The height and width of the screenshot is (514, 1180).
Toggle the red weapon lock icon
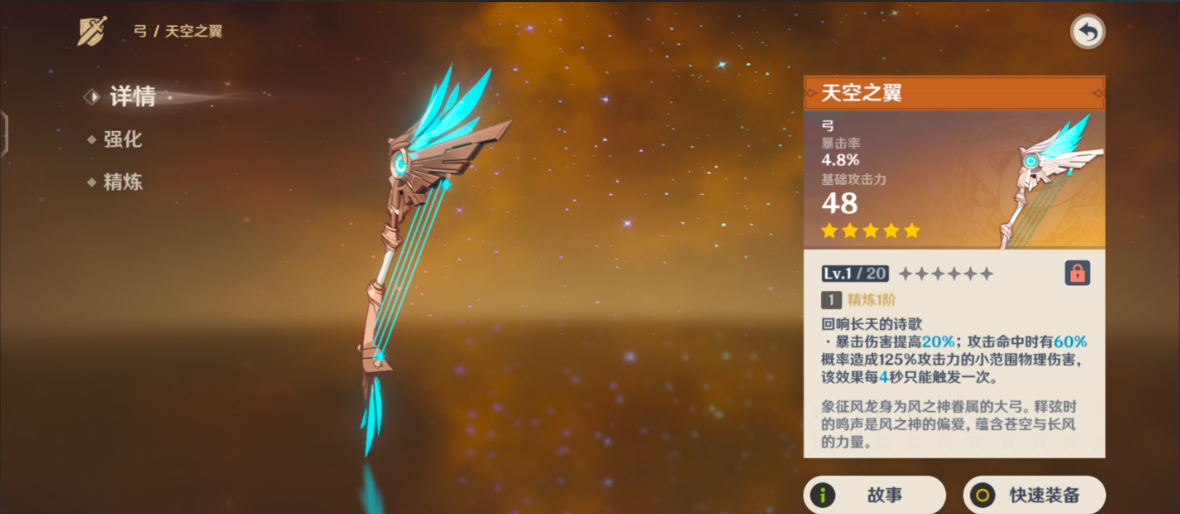(1077, 273)
